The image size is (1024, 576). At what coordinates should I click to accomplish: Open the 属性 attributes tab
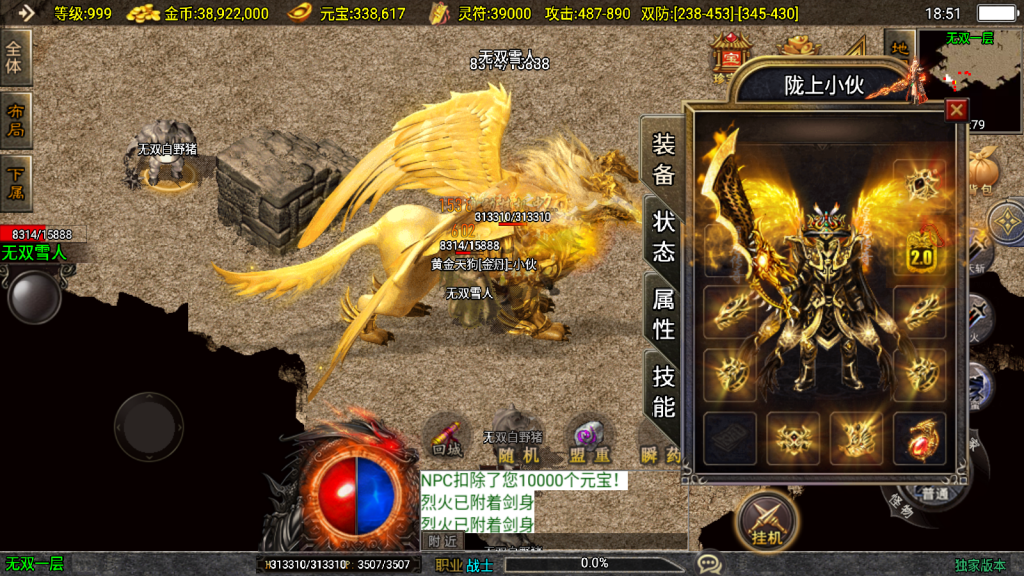tap(664, 312)
